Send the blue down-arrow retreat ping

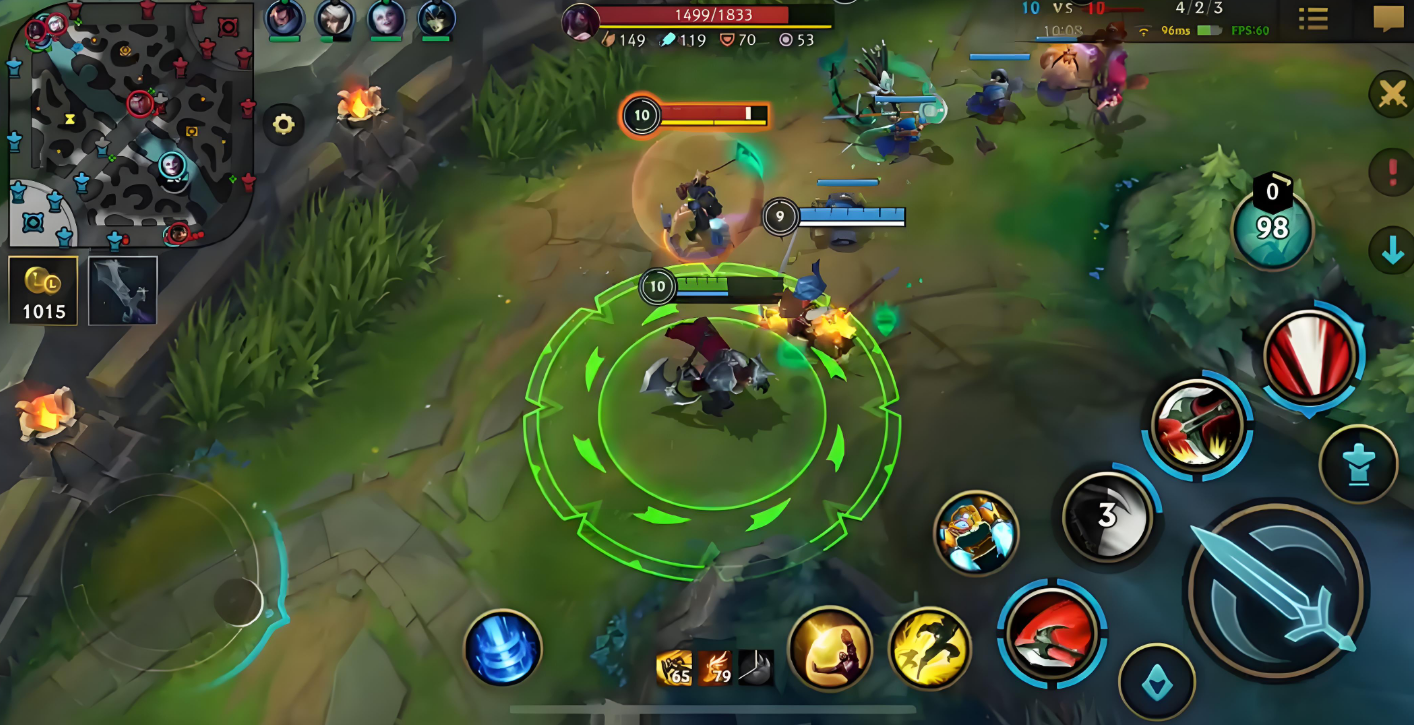1392,251
